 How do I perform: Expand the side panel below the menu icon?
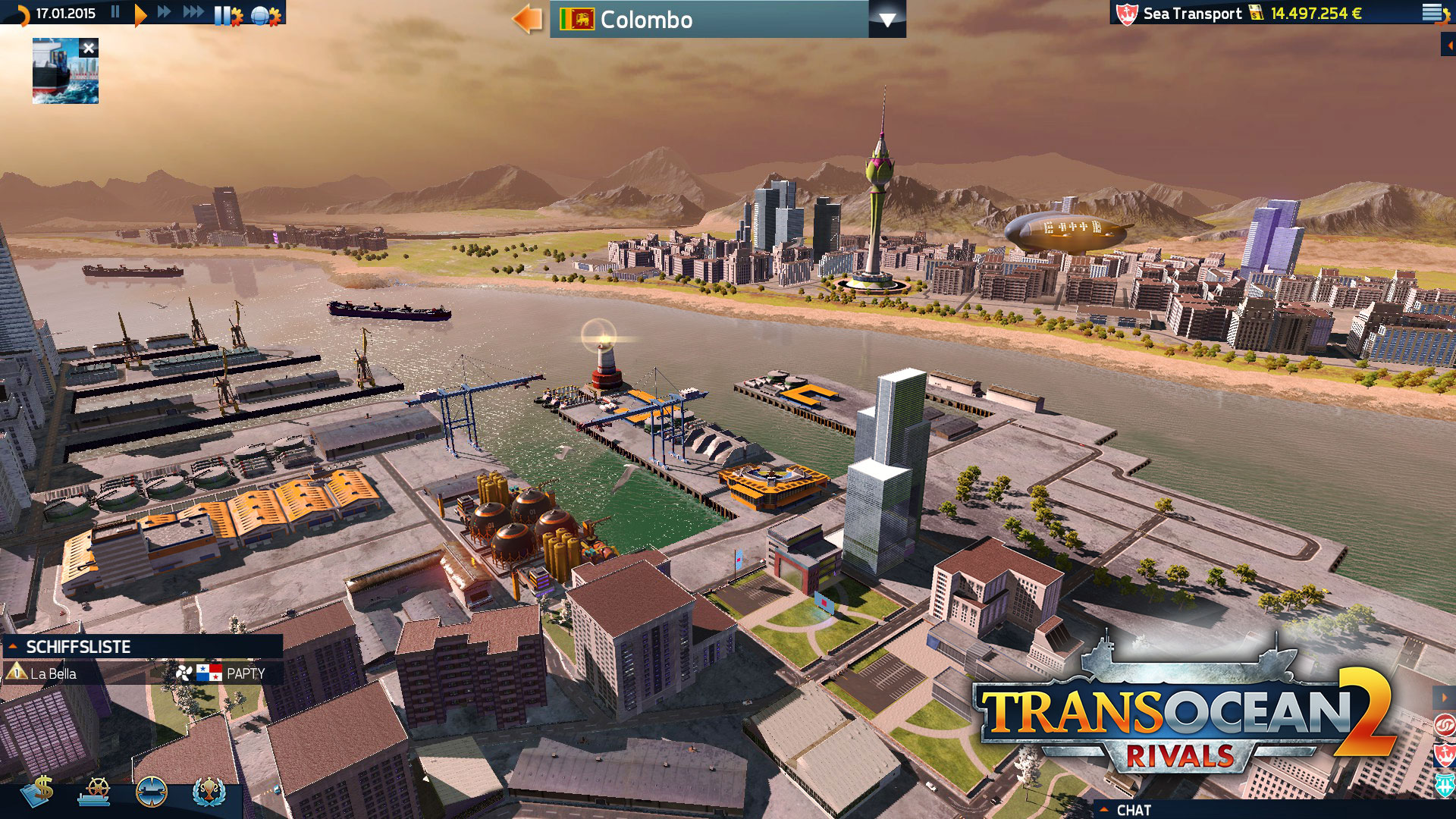point(1448,45)
